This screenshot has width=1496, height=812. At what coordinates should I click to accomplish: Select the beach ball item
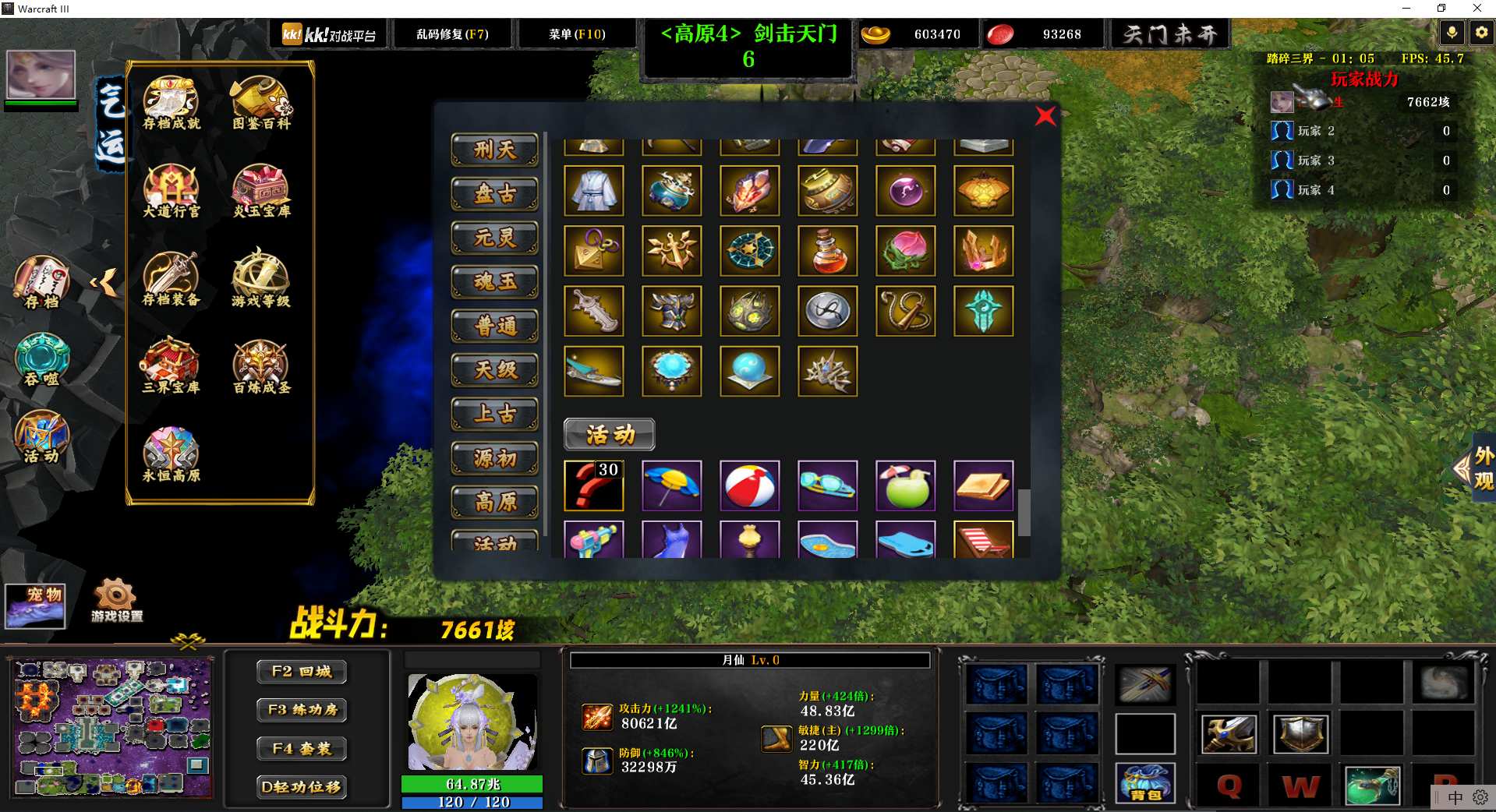749,485
